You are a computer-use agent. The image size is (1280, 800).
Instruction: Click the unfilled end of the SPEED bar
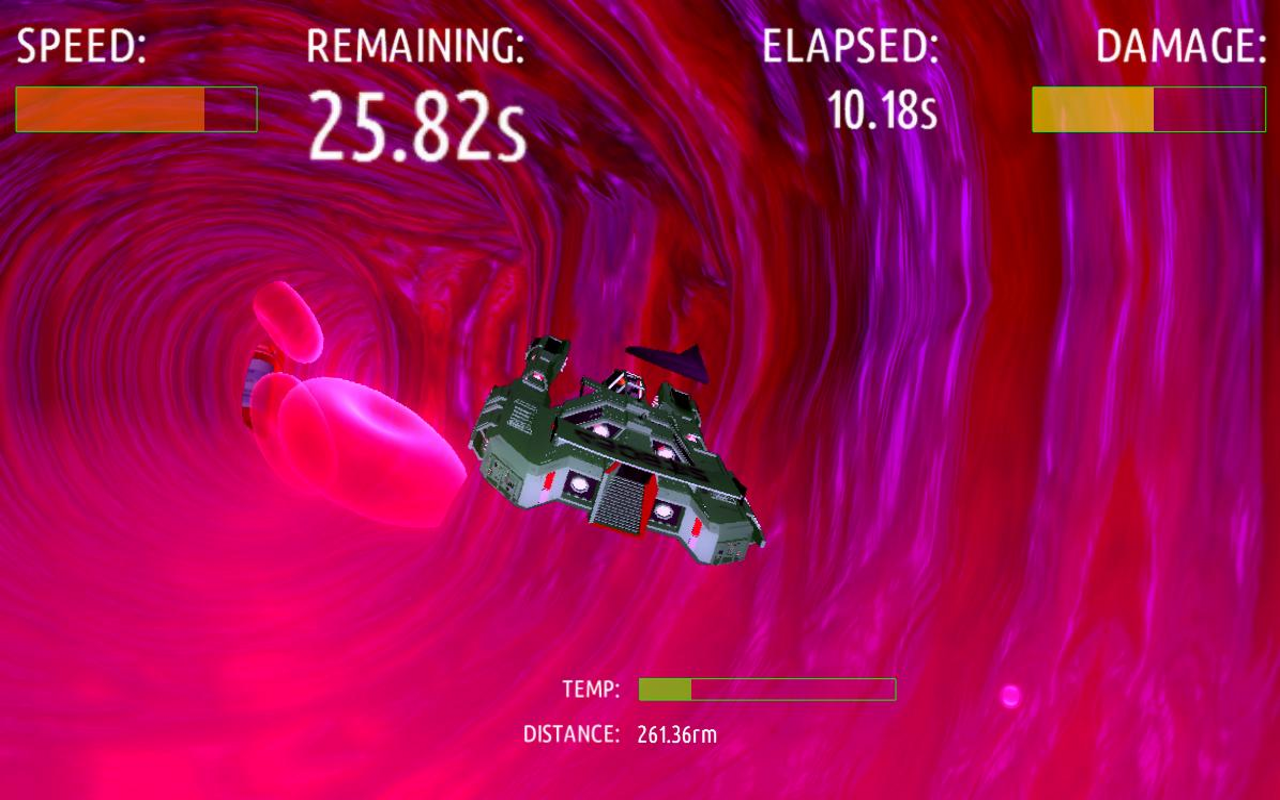(230, 108)
